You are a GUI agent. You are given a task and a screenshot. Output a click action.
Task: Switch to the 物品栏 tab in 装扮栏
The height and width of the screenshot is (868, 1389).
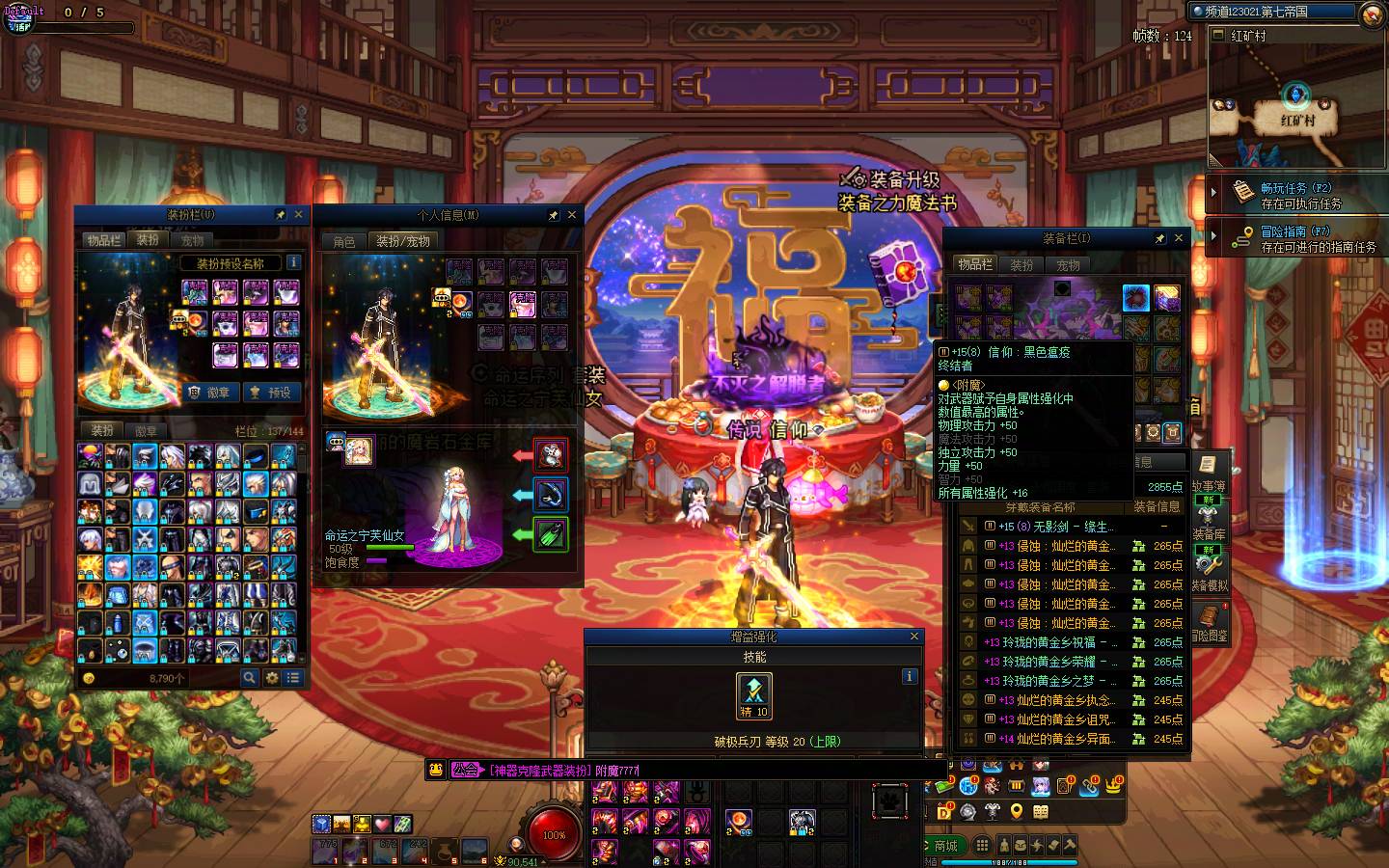coord(103,240)
